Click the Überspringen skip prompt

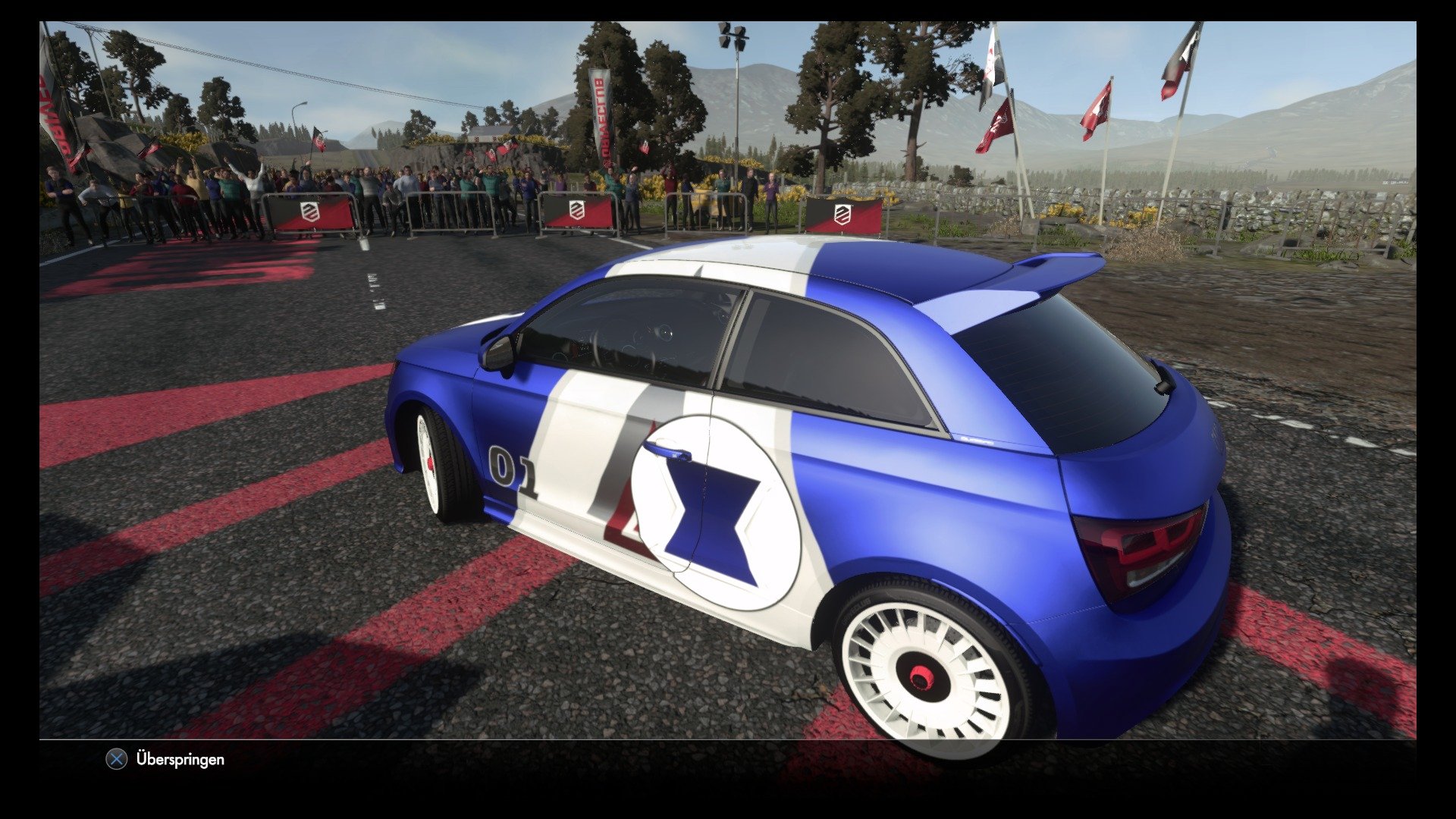[180, 759]
